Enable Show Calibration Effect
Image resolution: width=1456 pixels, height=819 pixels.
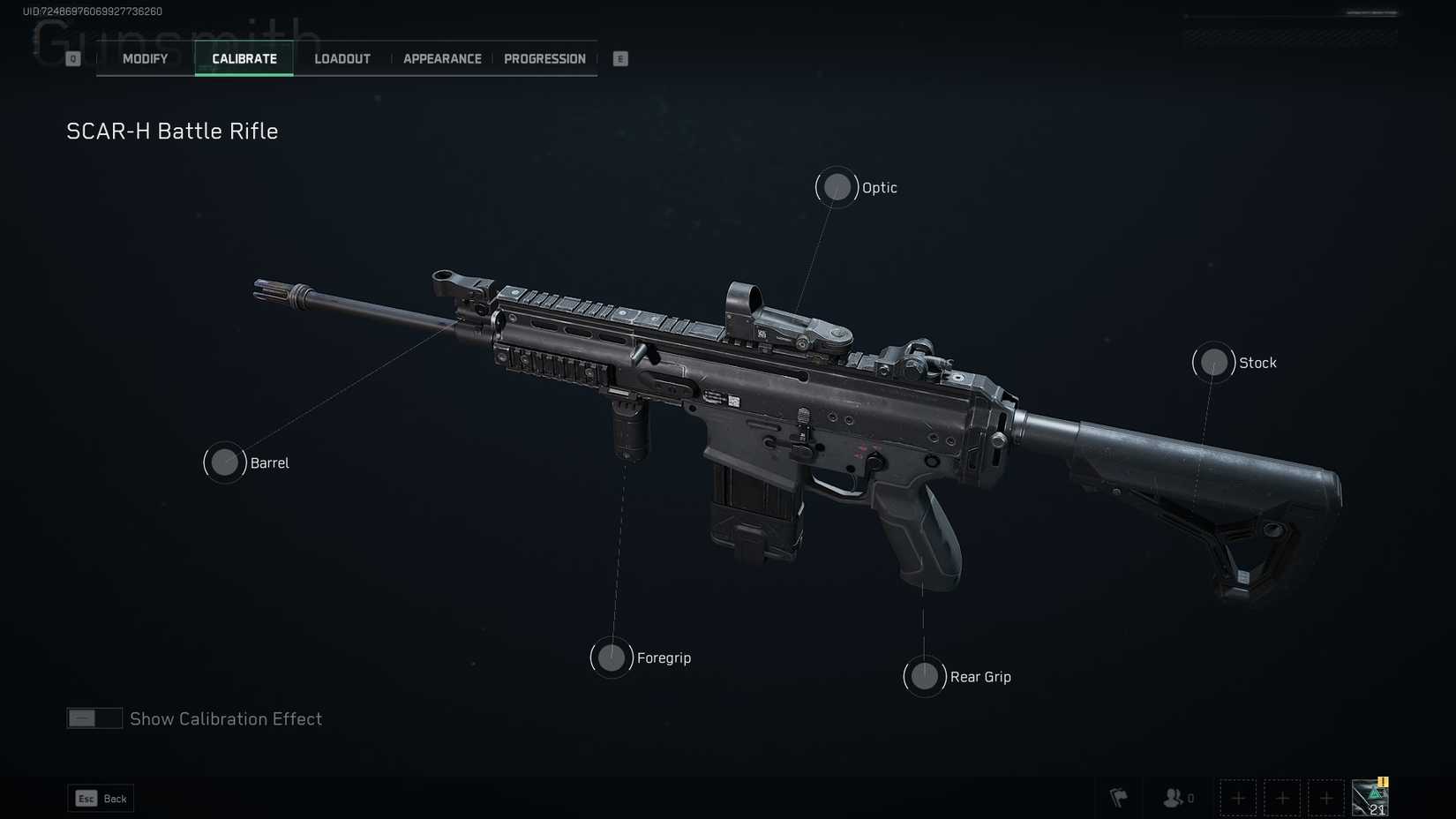(x=94, y=718)
